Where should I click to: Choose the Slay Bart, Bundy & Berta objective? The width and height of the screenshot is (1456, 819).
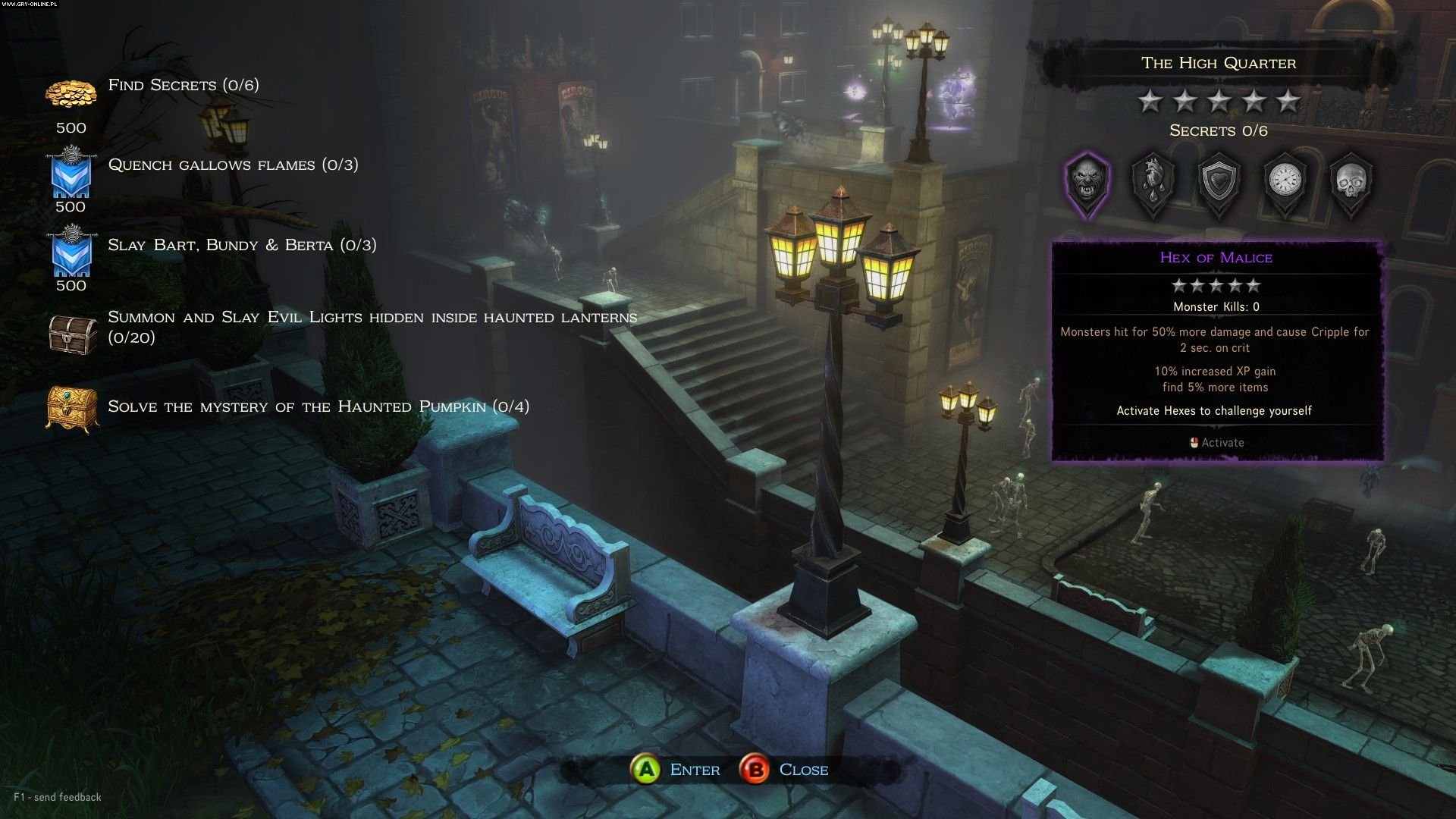click(242, 245)
